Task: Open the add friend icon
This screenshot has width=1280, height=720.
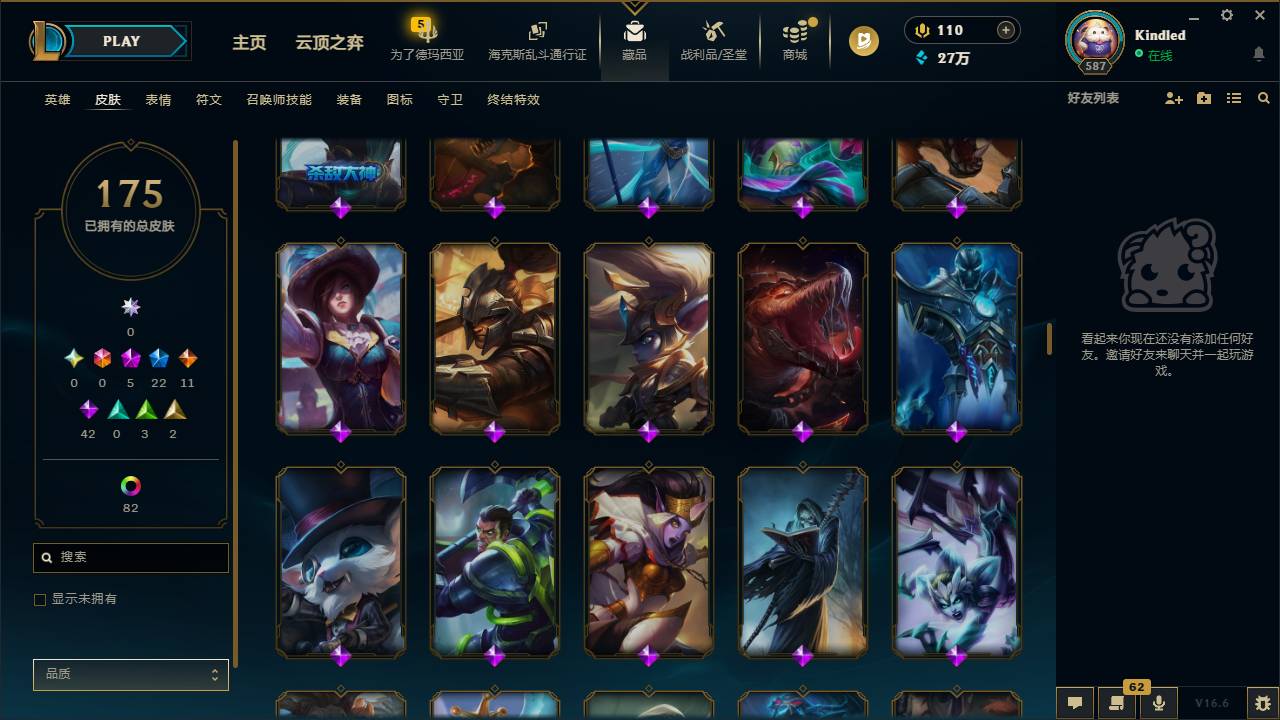Action: coord(1172,98)
